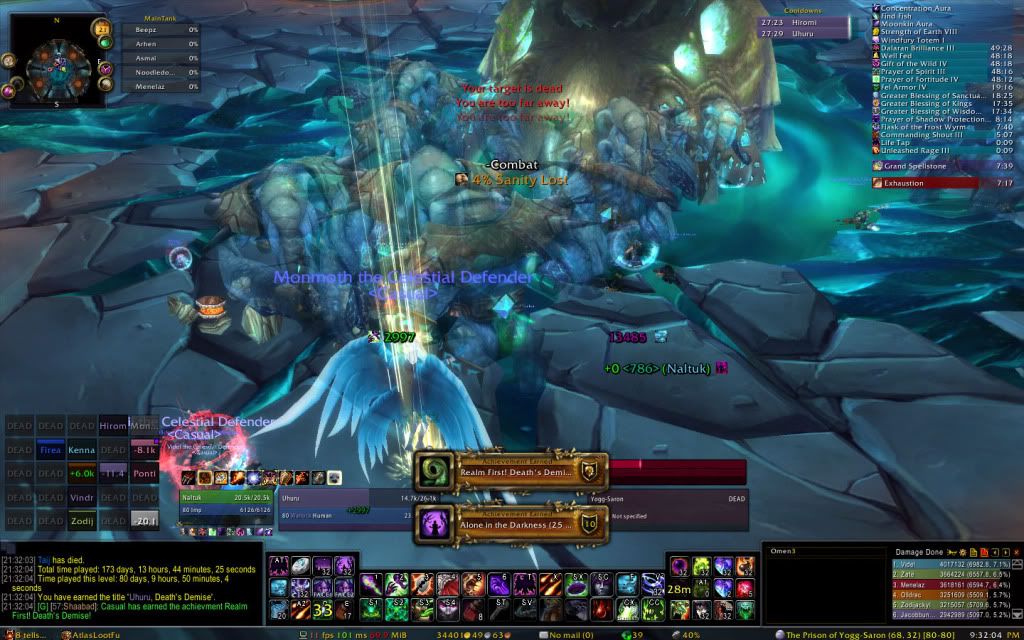Select Hirom in the raid grid
Screen dimensions: 1024x640
114,426
